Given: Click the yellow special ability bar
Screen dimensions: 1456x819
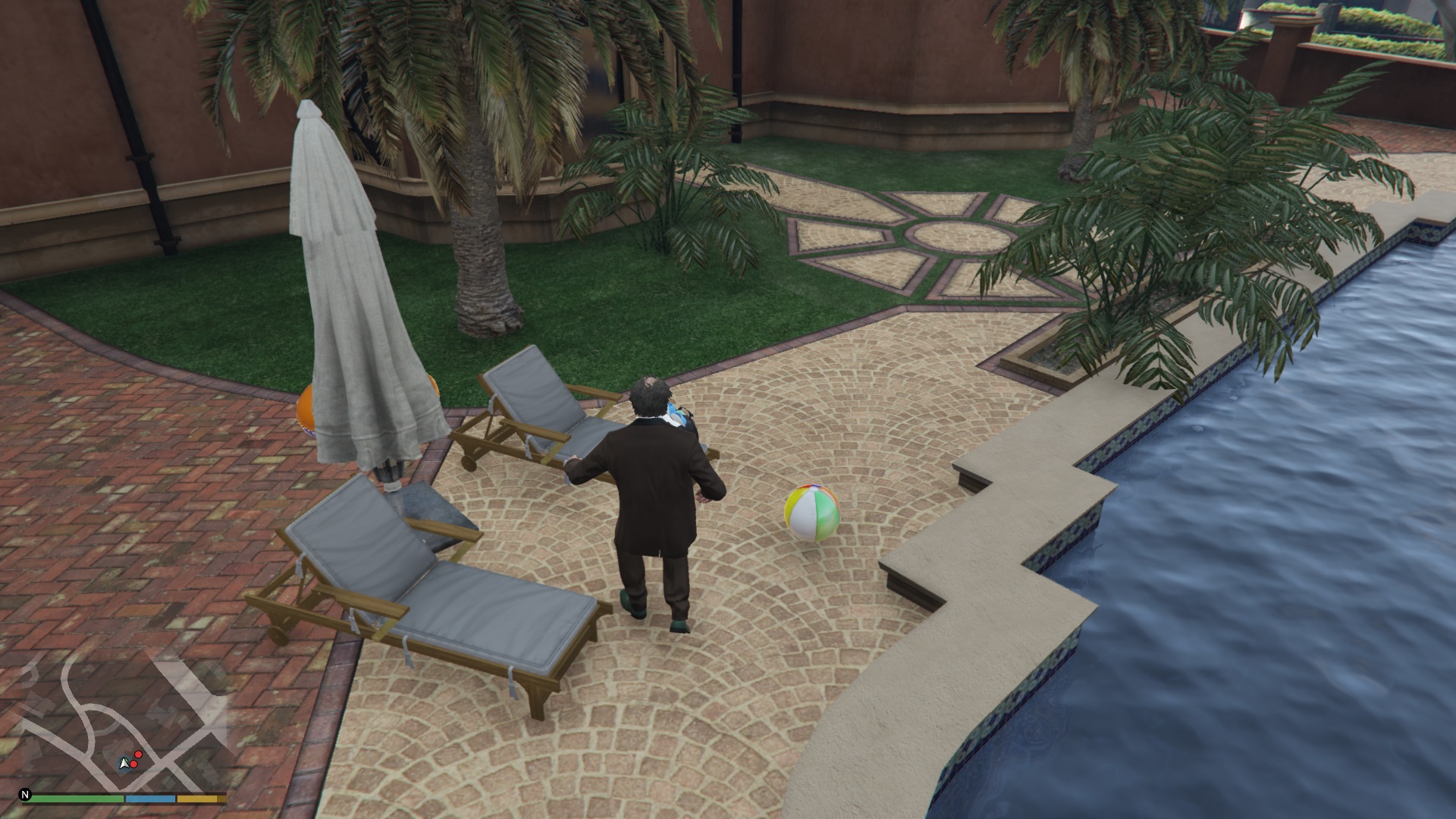Looking at the screenshot, I should pyautogui.click(x=196, y=798).
